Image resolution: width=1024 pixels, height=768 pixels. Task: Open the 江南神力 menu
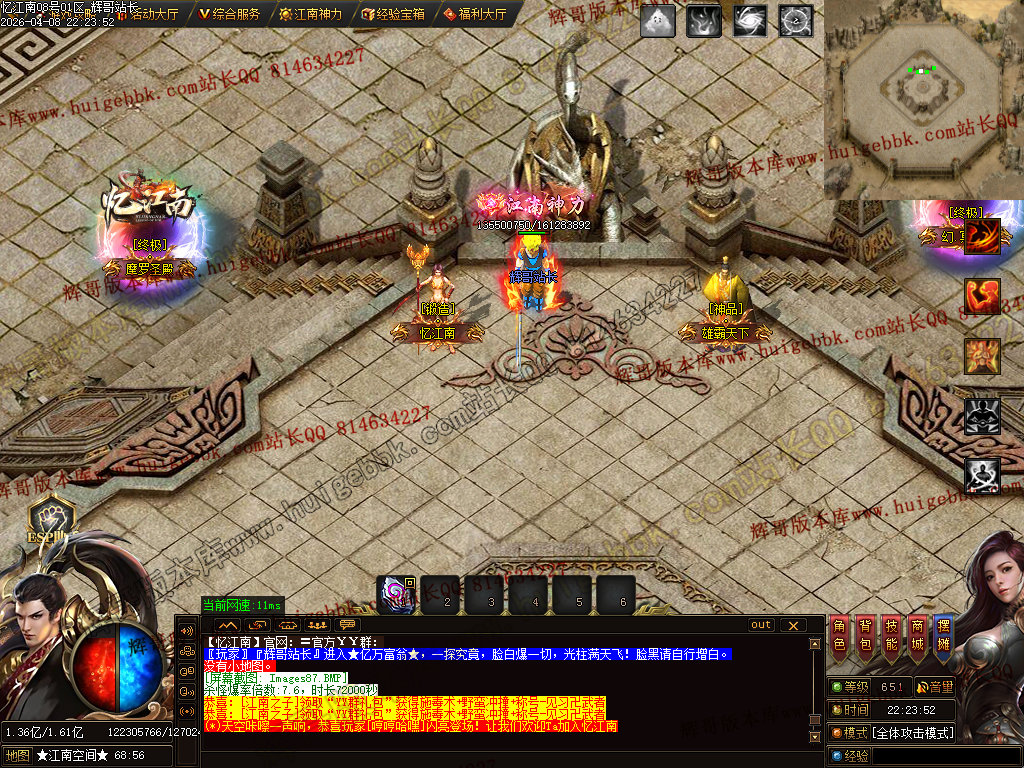coord(311,14)
